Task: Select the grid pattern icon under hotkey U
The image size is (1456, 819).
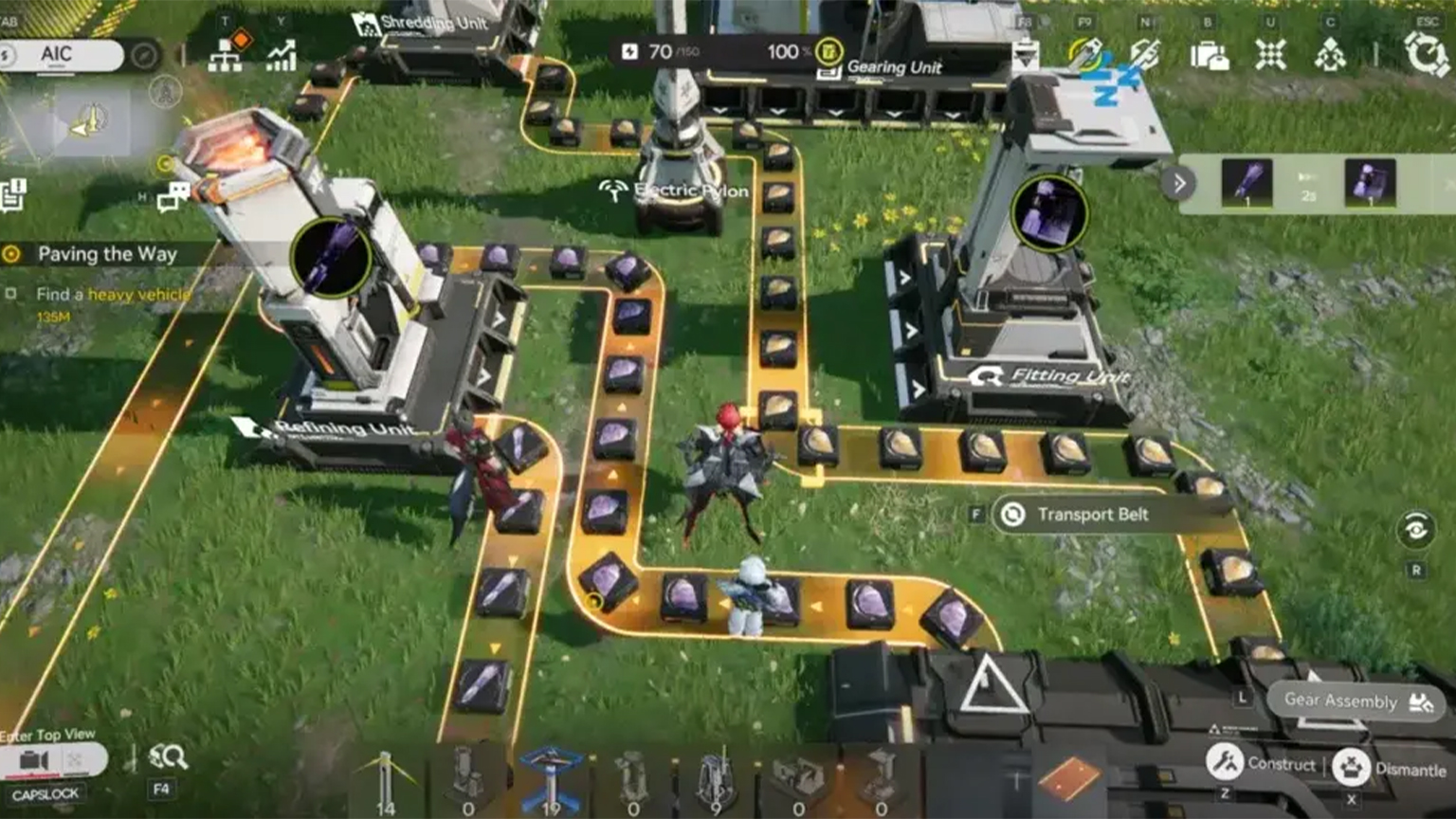Action: pyautogui.click(x=1270, y=54)
